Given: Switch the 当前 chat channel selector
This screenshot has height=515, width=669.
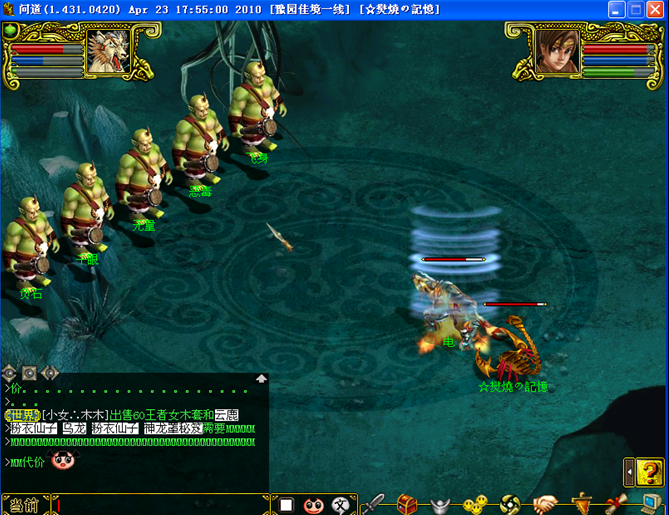Looking at the screenshot, I should tap(24, 506).
